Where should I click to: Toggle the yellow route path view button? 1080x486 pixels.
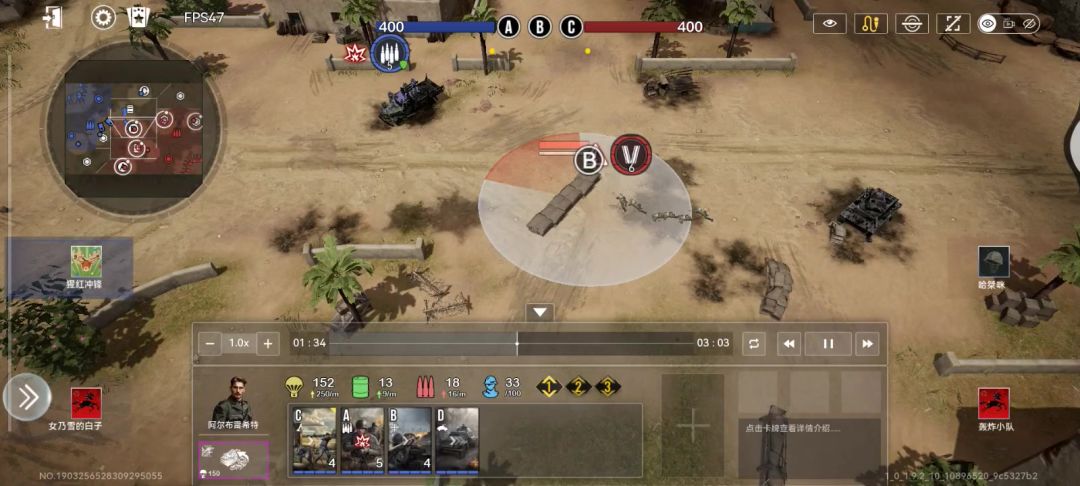tap(870, 23)
